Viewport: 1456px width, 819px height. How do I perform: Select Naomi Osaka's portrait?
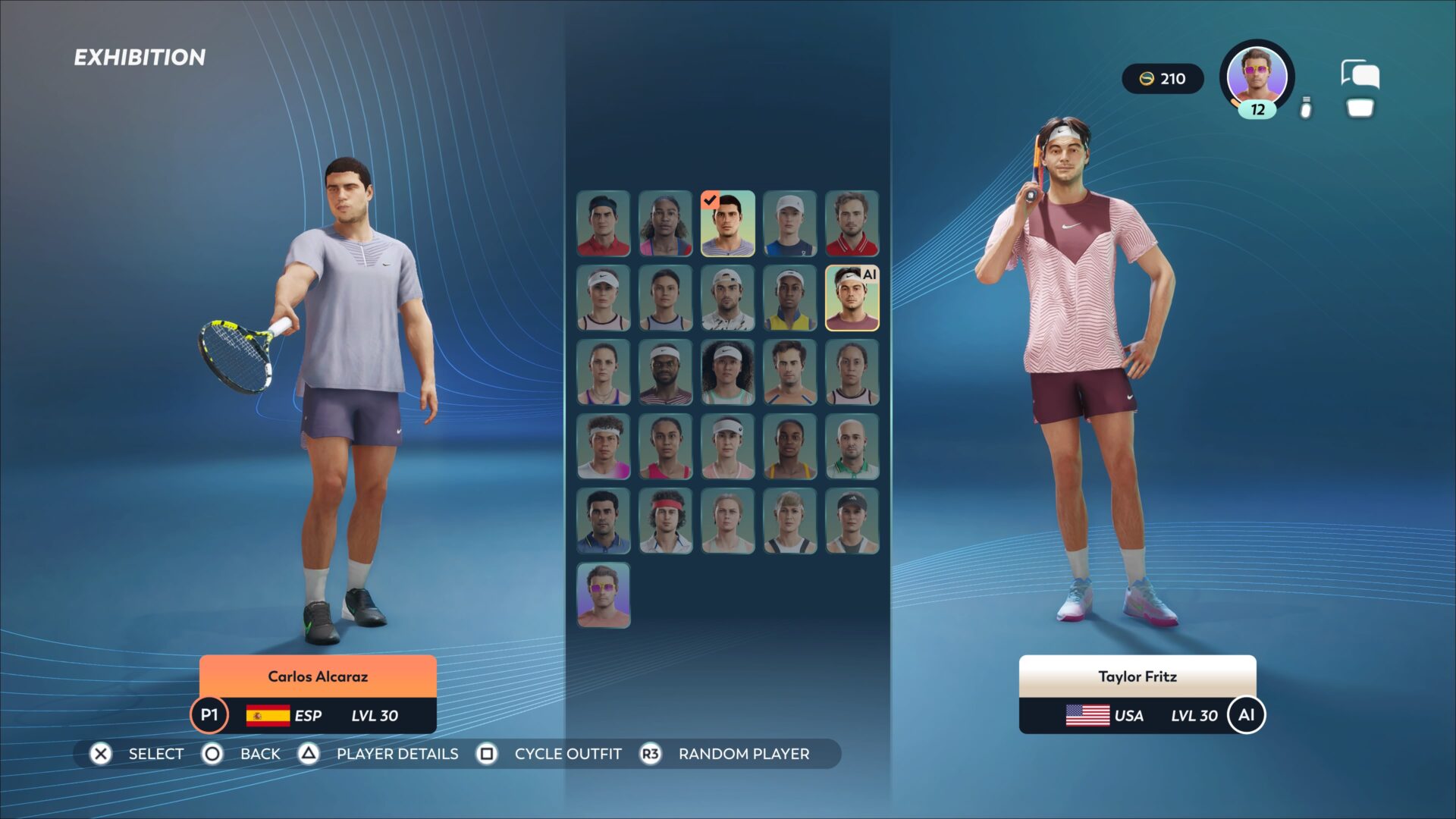point(727,372)
